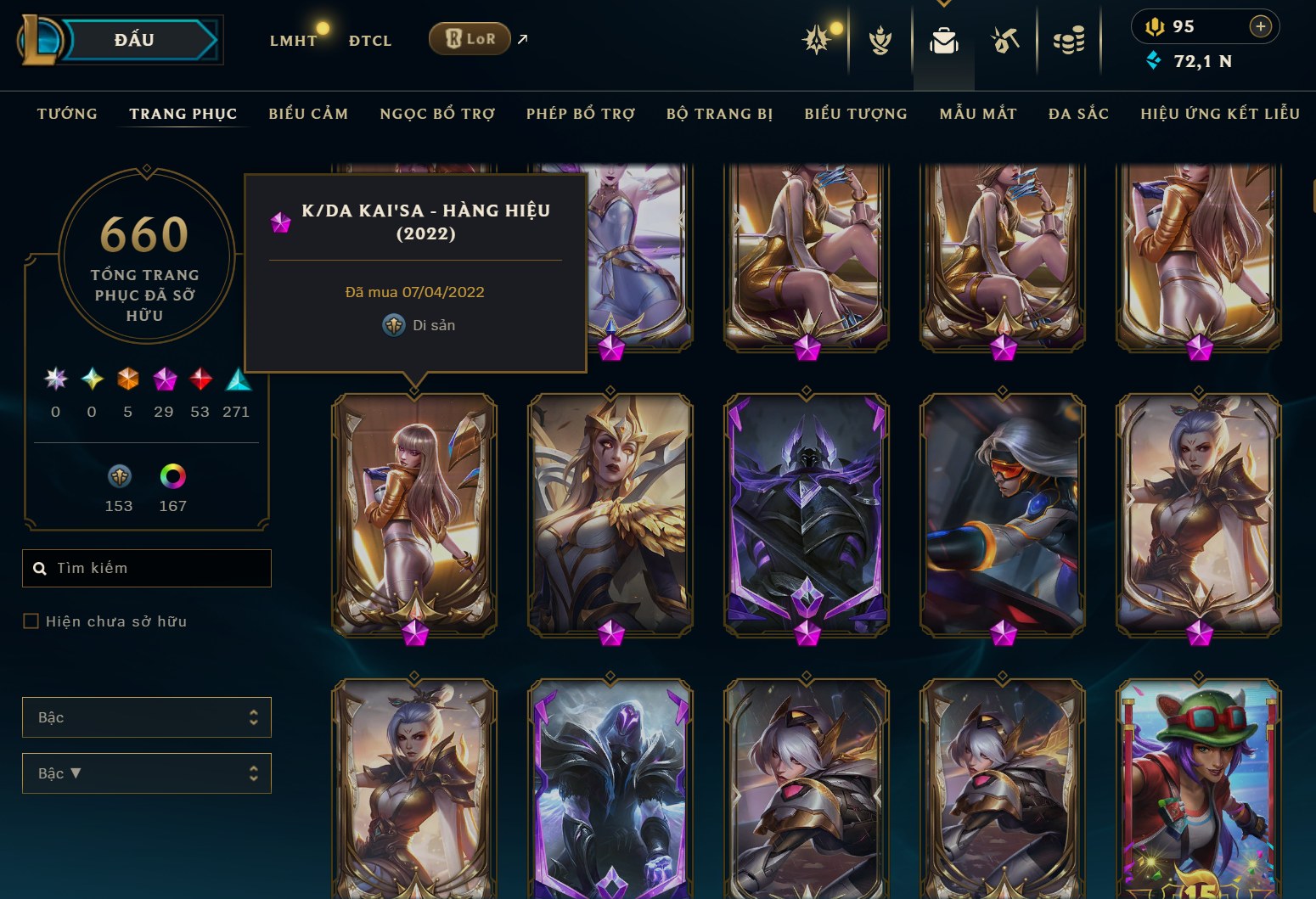
Task: Open the LoR external link
Action: point(469,38)
